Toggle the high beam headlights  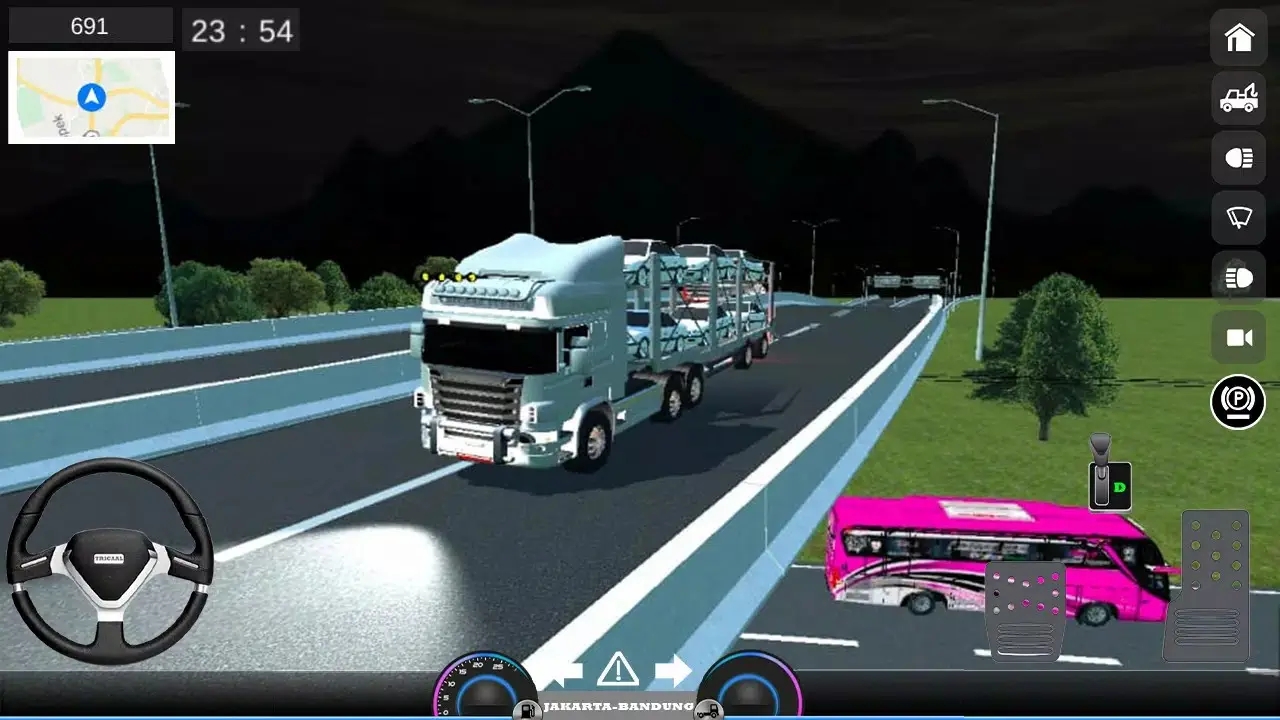pyautogui.click(x=1237, y=277)
